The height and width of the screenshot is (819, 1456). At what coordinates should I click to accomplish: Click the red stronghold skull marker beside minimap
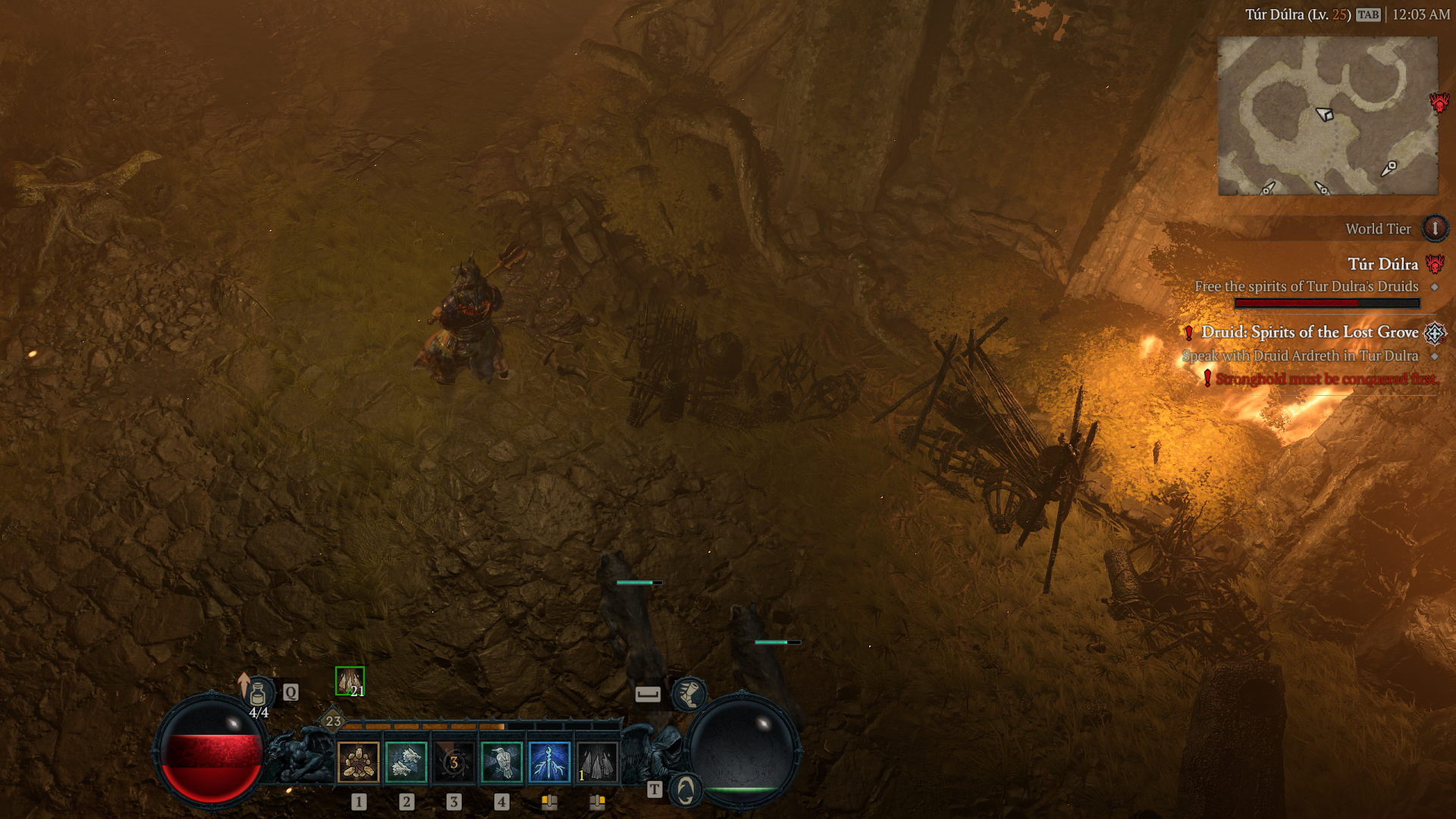[1439, 102]
